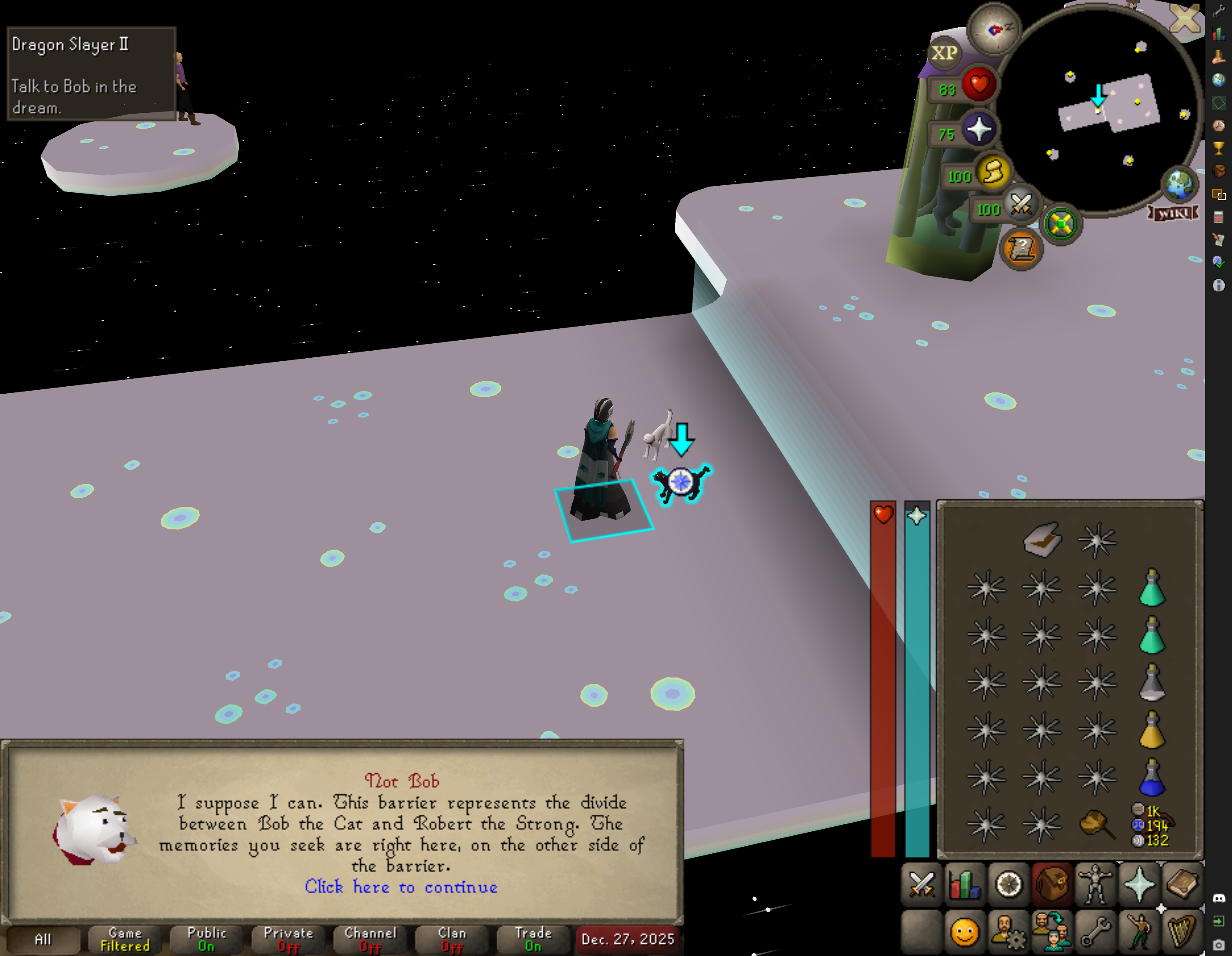This screenshot has height=956, width=1232.
Task: Show the Clan chat tab
Action: click(x=452, y=939)
